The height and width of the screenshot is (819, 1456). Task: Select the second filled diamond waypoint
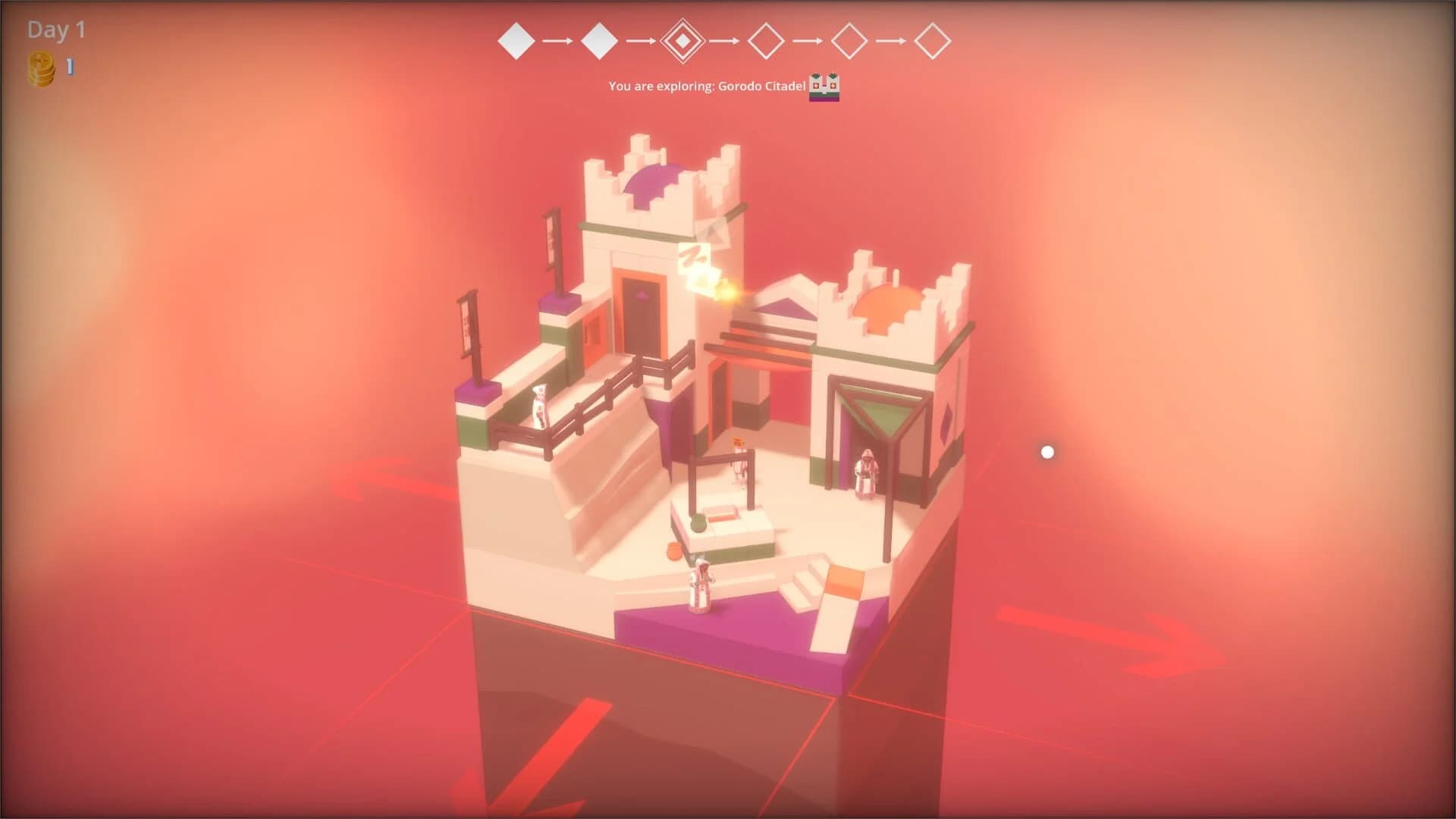[x=601, y=42]
